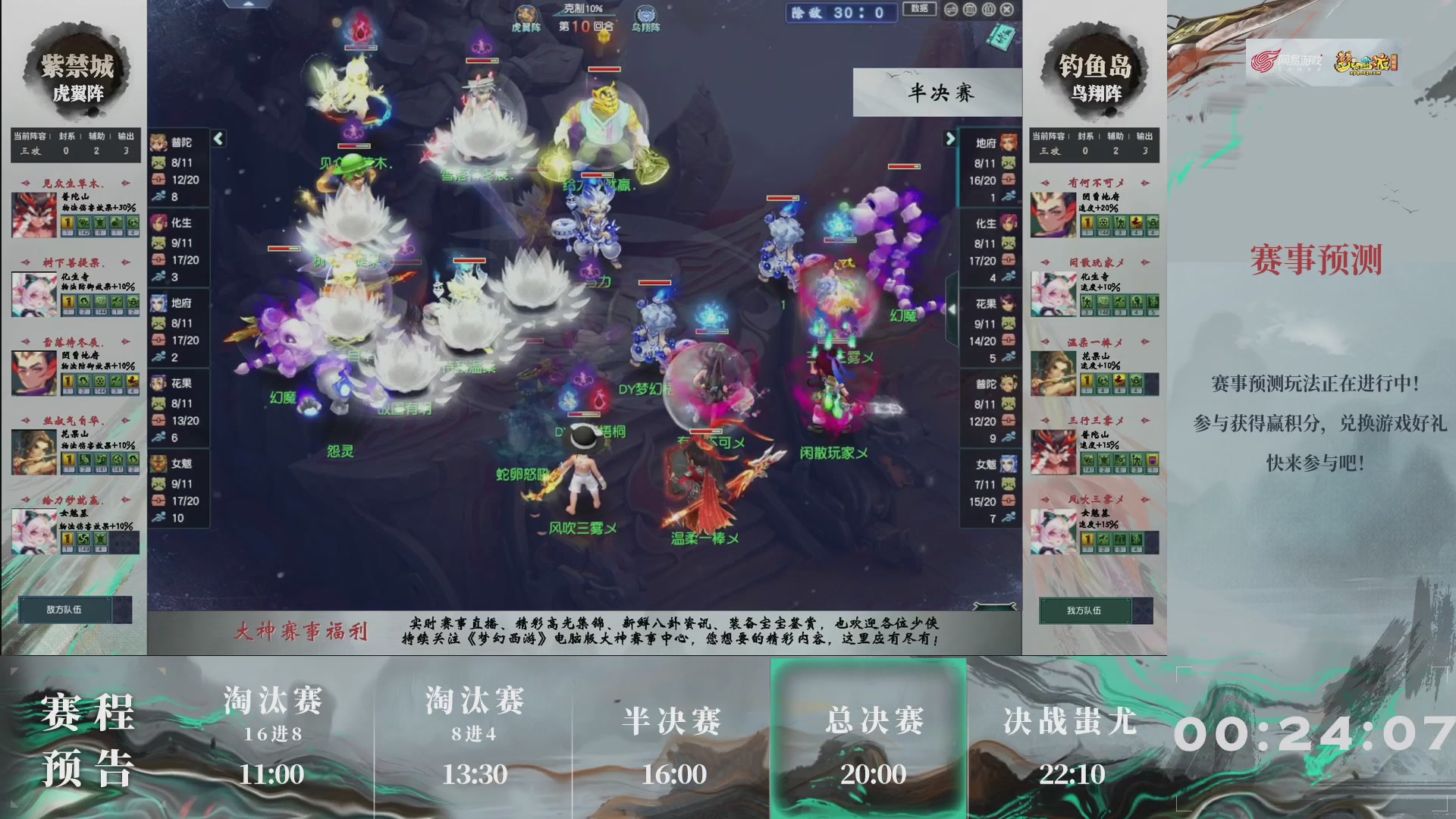Image resolution: width=1456 pixels, height=819 pixels.
Task: Click the red HP bar above the tiger character
Action: tap(603, 68)
